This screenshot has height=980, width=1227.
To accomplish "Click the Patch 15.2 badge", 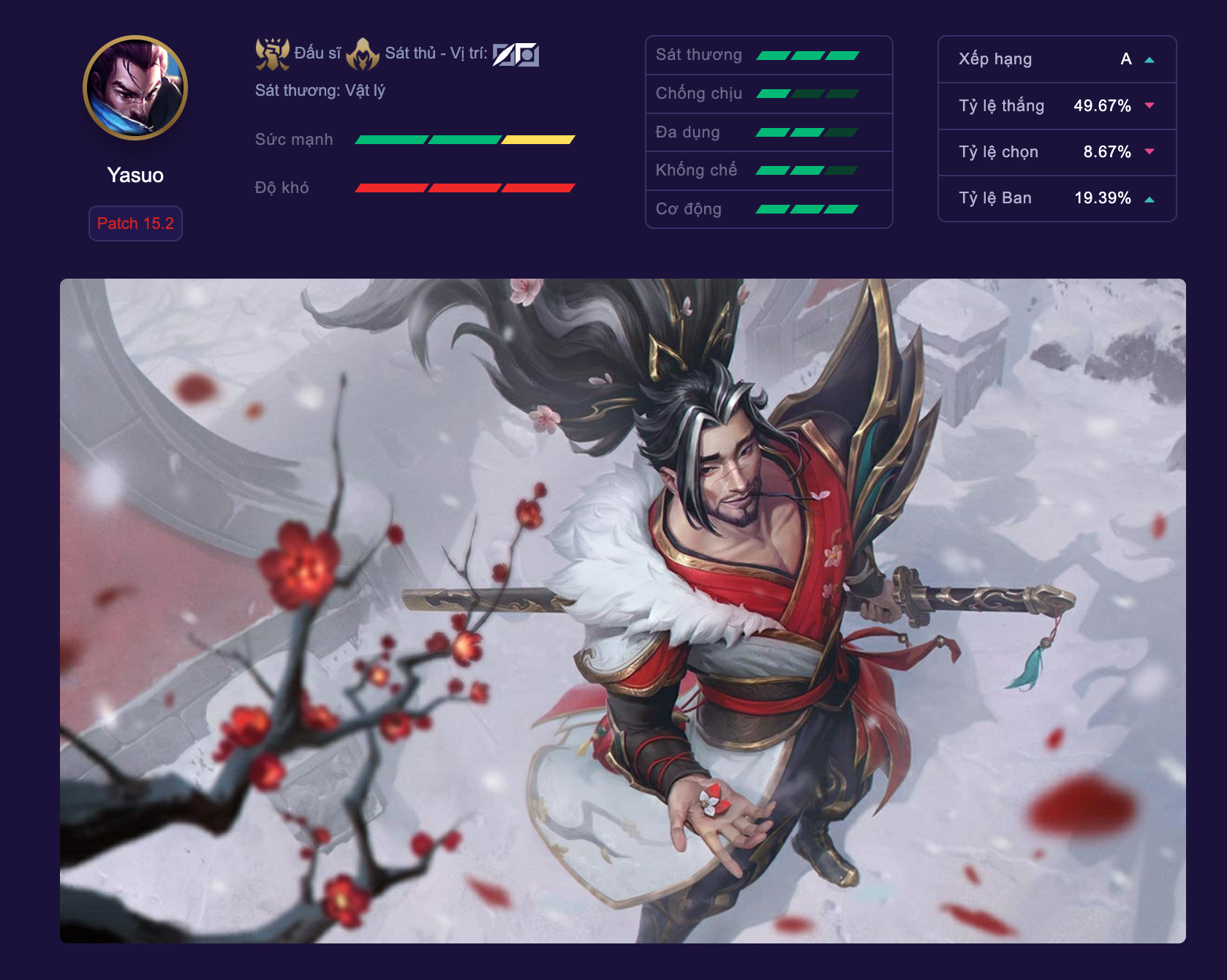I will coord(135,224).
